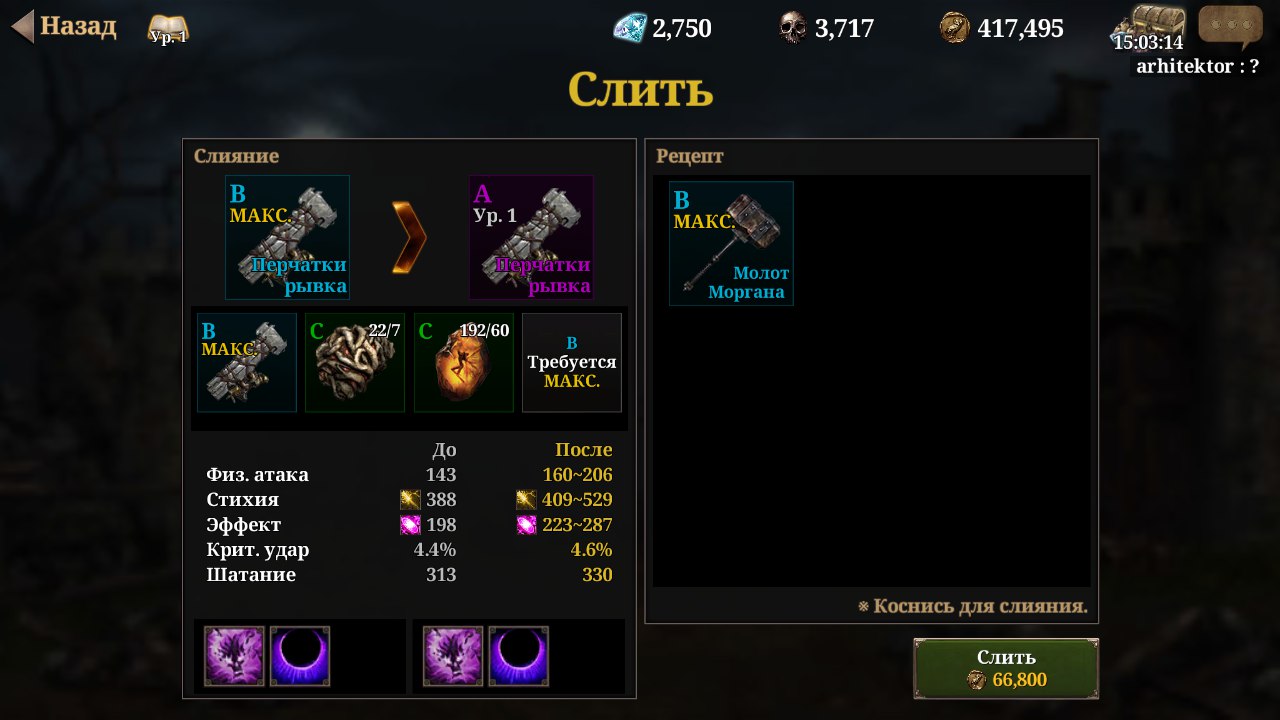
Task: Tap the skull currency icon
Action: pos(792,27)
